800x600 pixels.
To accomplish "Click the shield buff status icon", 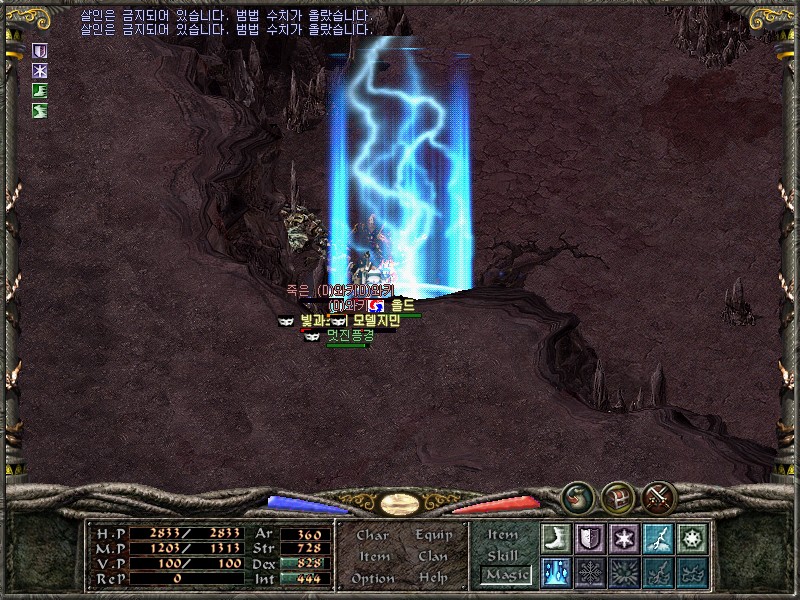I will 41,49.
